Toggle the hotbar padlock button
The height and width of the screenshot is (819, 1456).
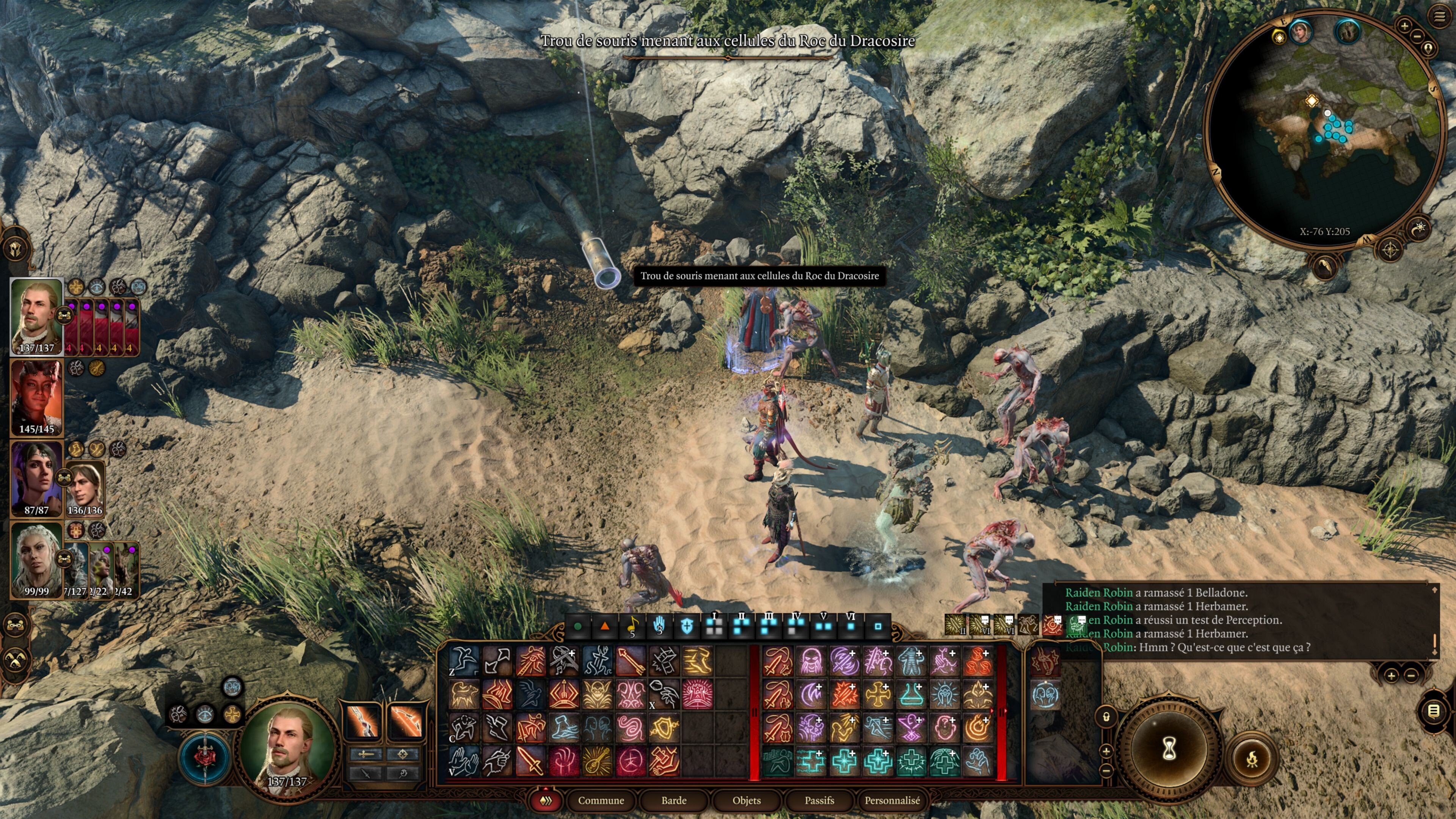[x=1106, y=717]
